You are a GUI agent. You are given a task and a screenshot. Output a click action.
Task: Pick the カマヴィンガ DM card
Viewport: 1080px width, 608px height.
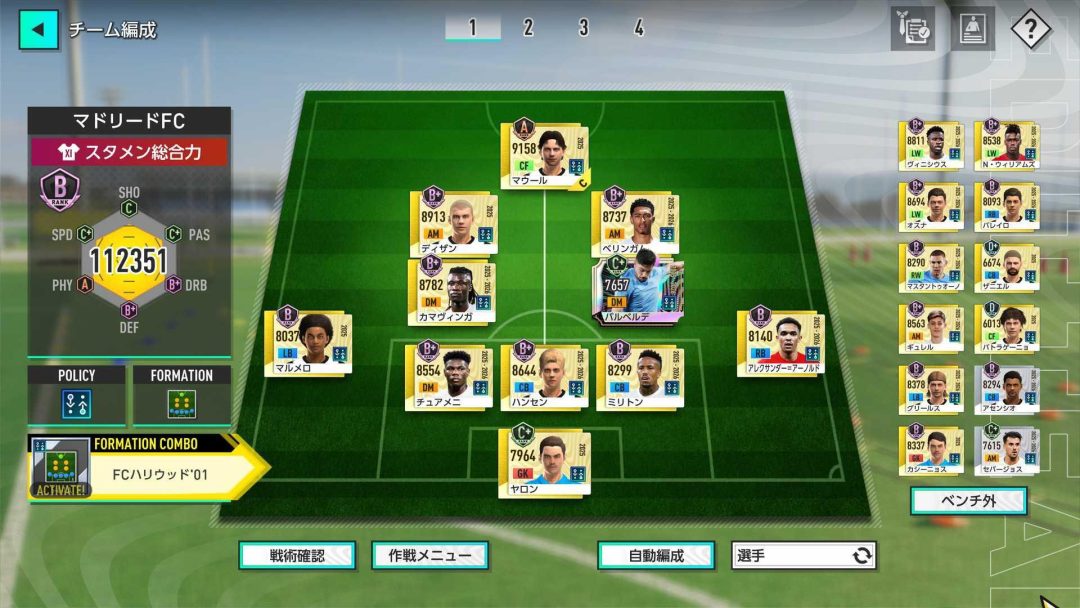452,292
